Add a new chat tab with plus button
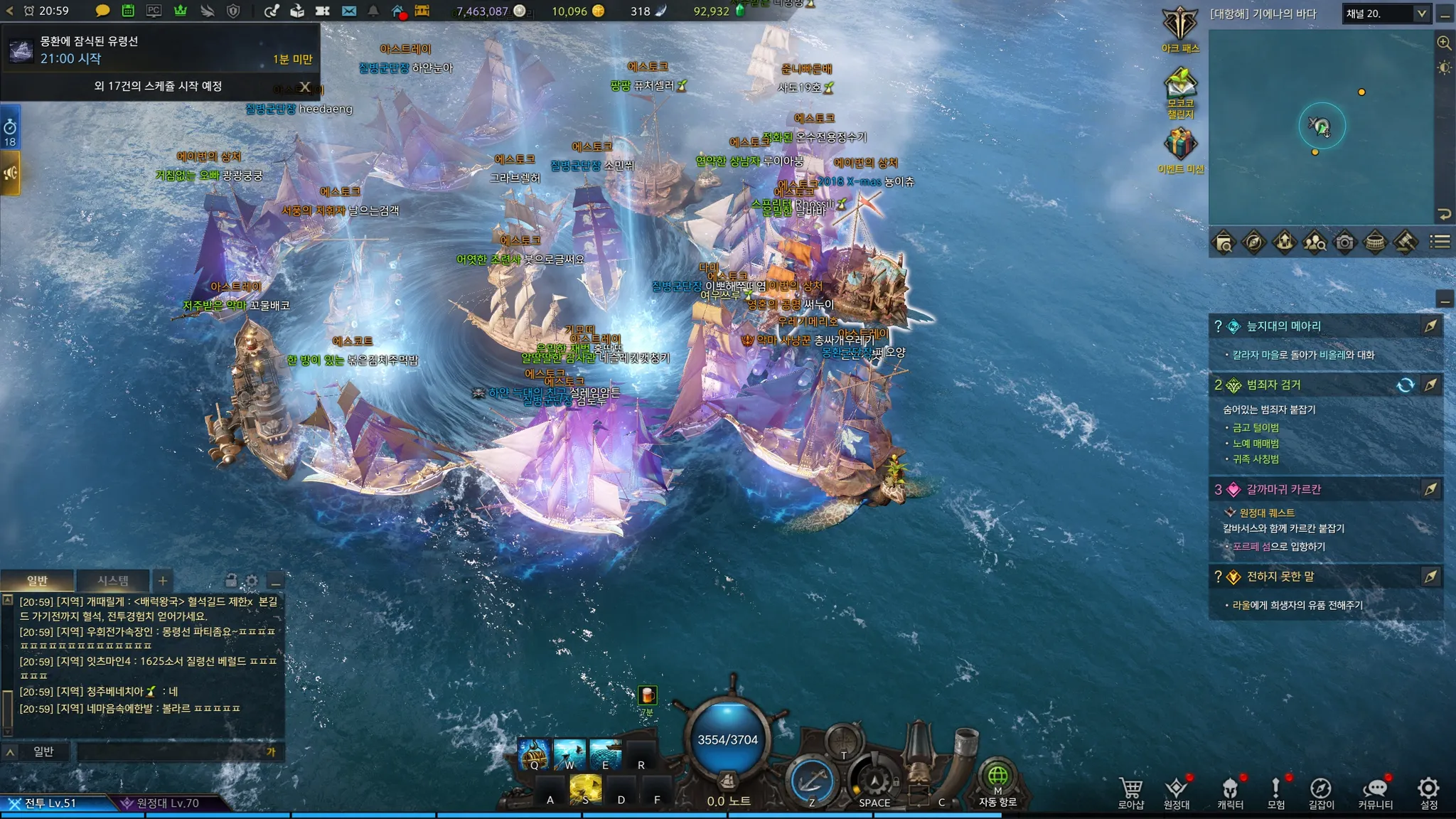The height and width of the screenshot is (819, 1456). [162, 581]
